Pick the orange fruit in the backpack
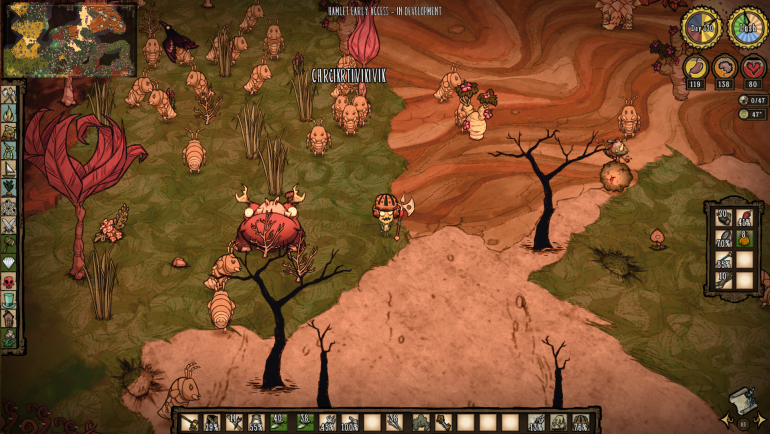The width and height of the screenshot is (770, 434). point(742,240)
